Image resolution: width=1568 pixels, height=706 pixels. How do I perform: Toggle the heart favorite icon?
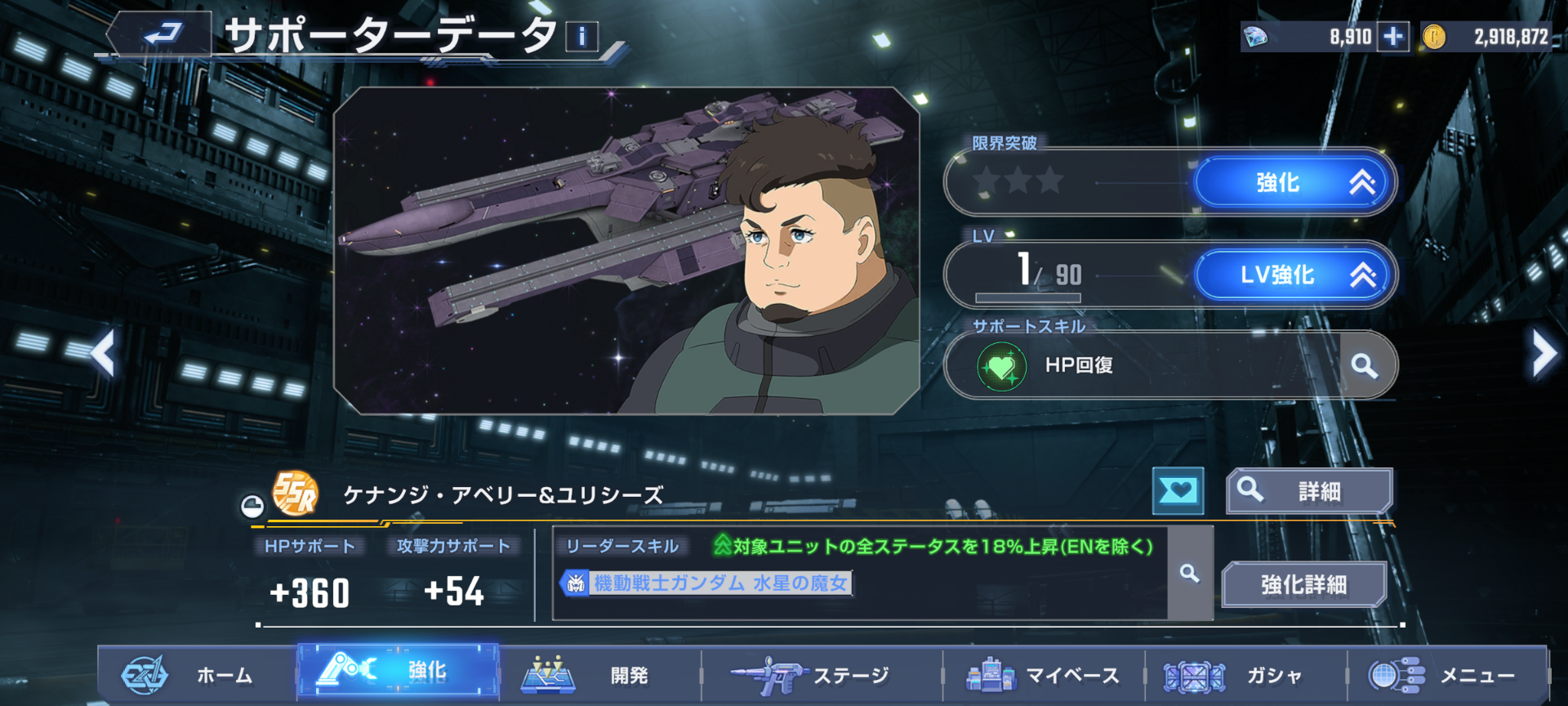click(1178, 491)
